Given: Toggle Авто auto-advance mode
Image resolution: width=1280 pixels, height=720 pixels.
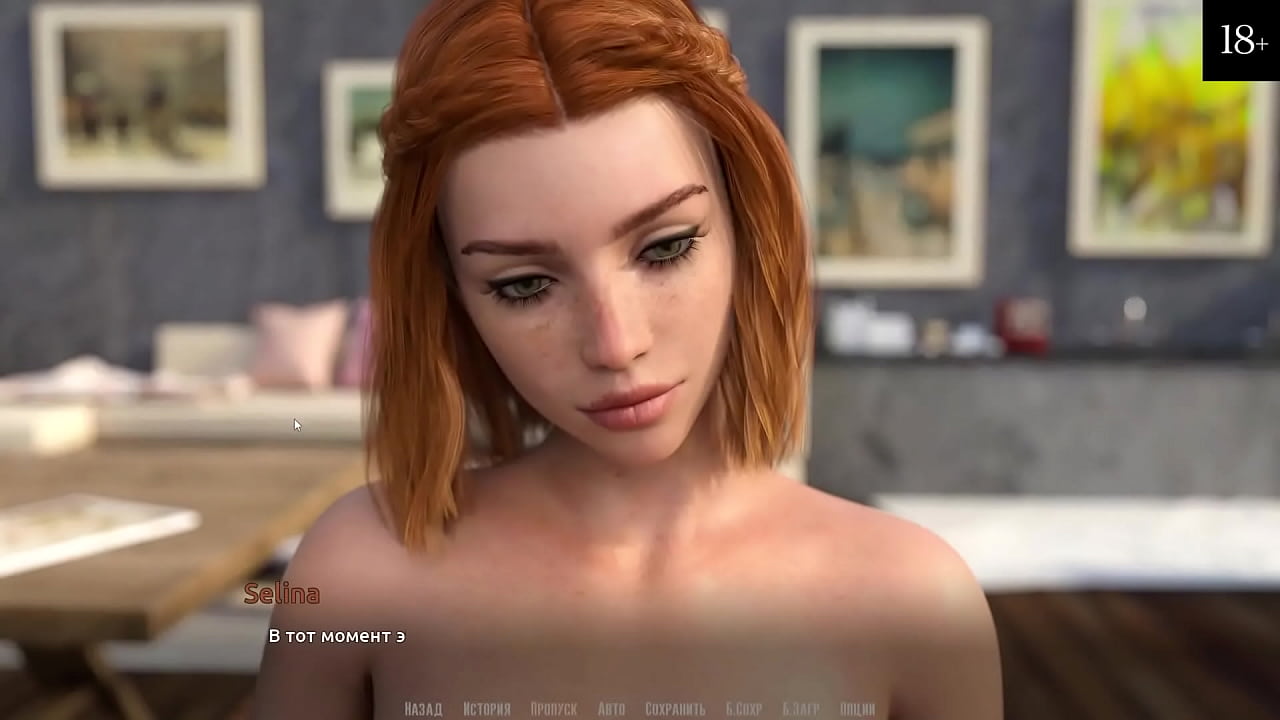Looking at the screenshot, I should tap(611, 709).
